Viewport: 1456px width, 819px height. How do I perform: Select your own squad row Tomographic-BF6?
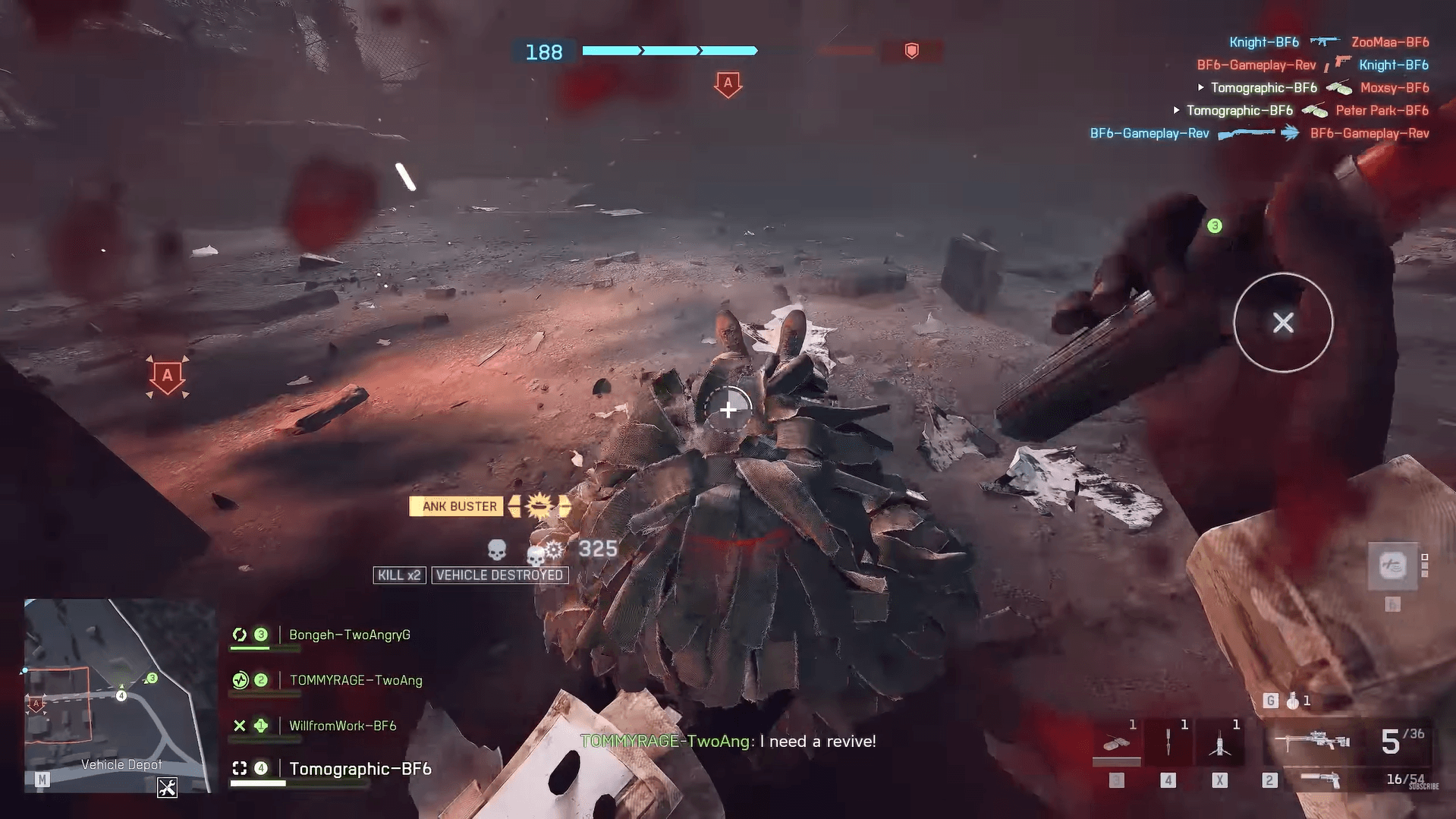point(360,769)
